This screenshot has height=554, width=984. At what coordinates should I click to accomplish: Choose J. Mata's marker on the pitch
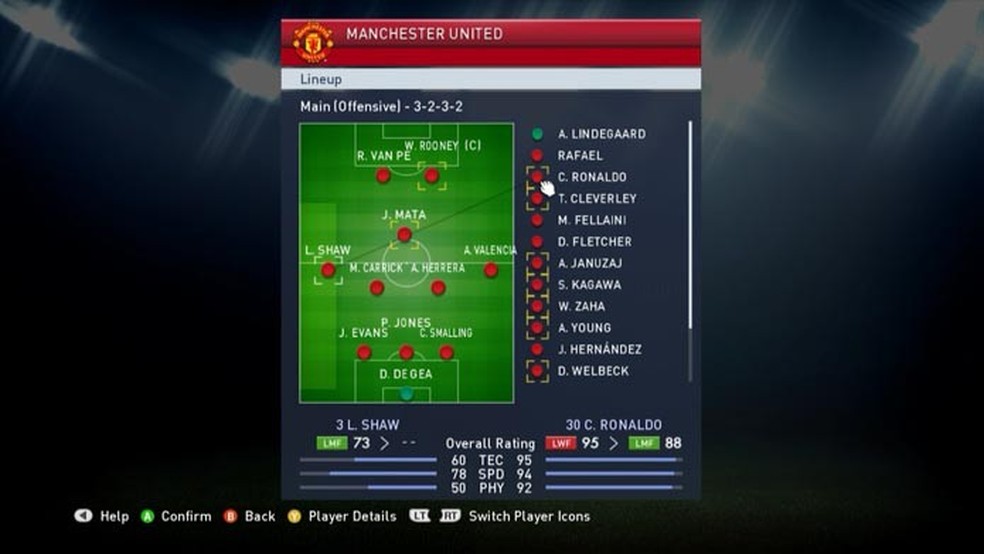[404, 235]
